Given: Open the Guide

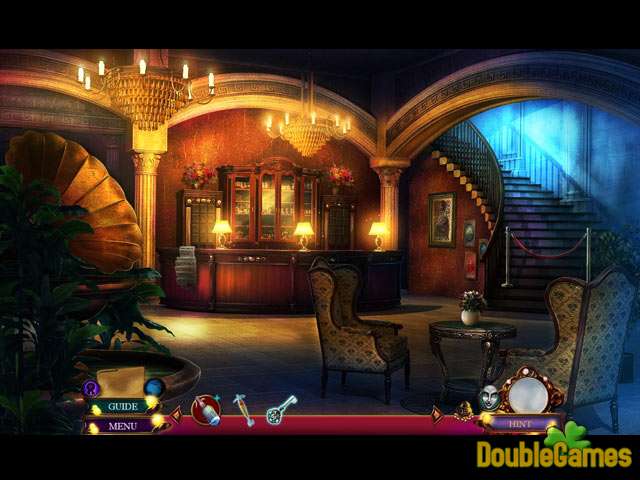Looking at the screenshot, I should click(123, 407).
